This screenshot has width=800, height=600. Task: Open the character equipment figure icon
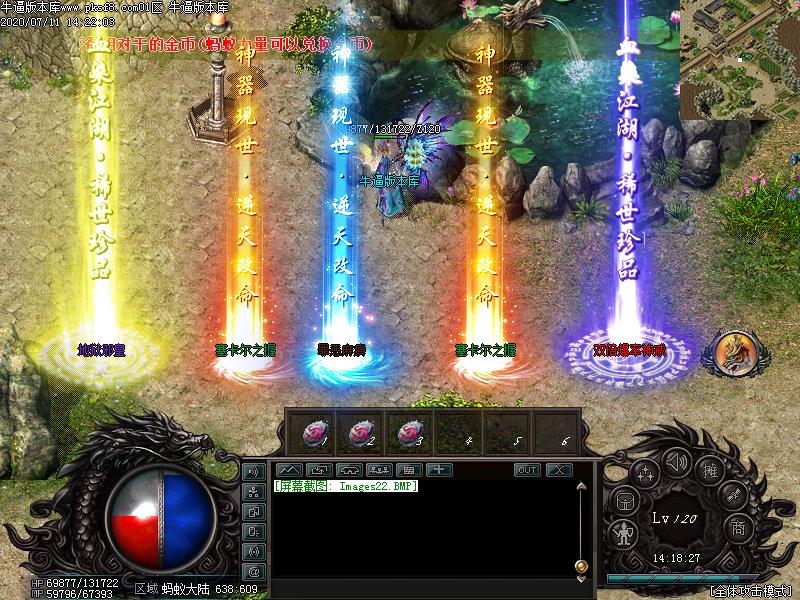click(624, 533)
